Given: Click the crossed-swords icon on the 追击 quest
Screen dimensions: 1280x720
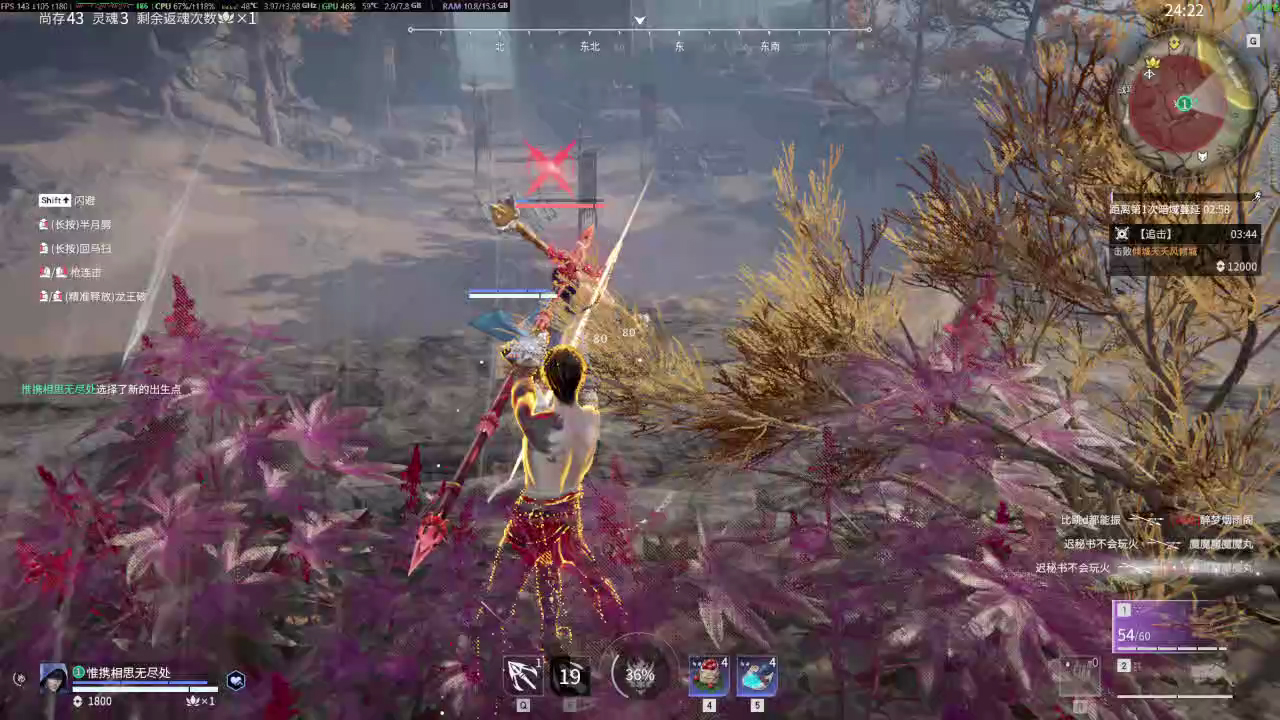Looking at the screenshot, I should [1123, 233].
